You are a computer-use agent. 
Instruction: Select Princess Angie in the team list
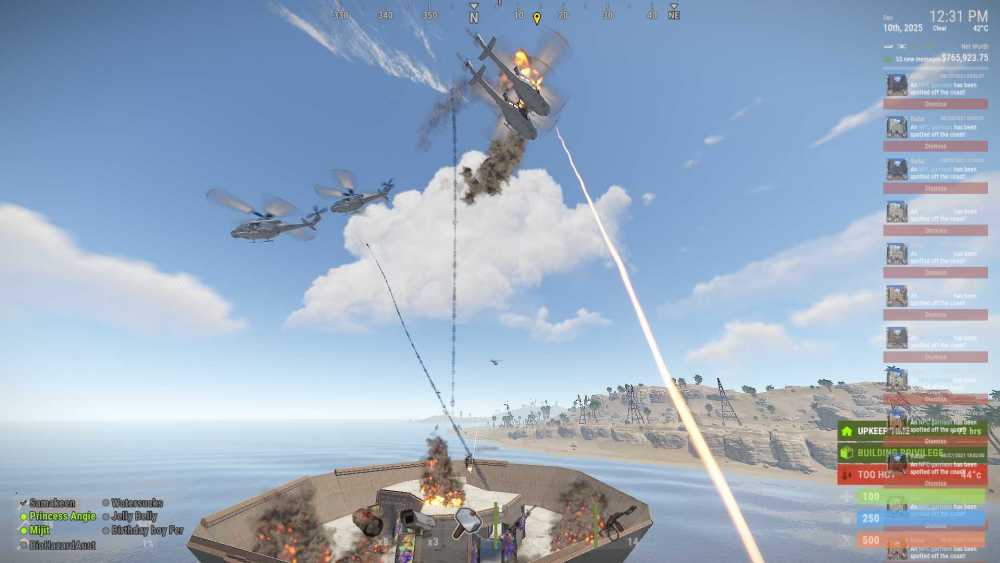62,516
